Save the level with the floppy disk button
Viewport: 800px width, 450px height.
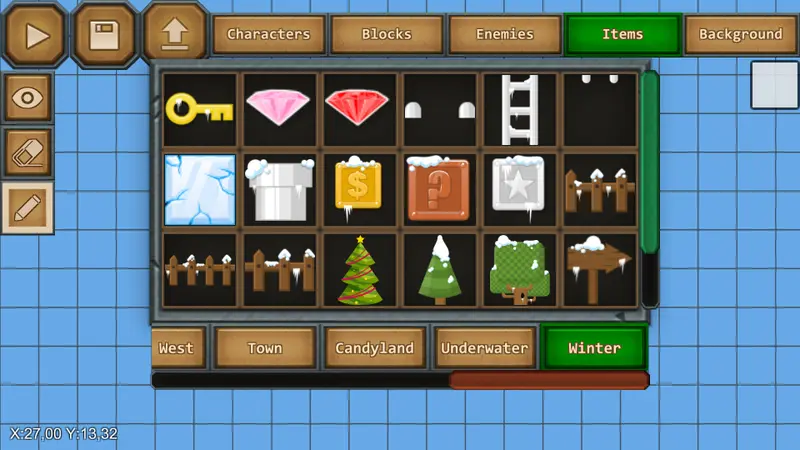click(105, 35)
